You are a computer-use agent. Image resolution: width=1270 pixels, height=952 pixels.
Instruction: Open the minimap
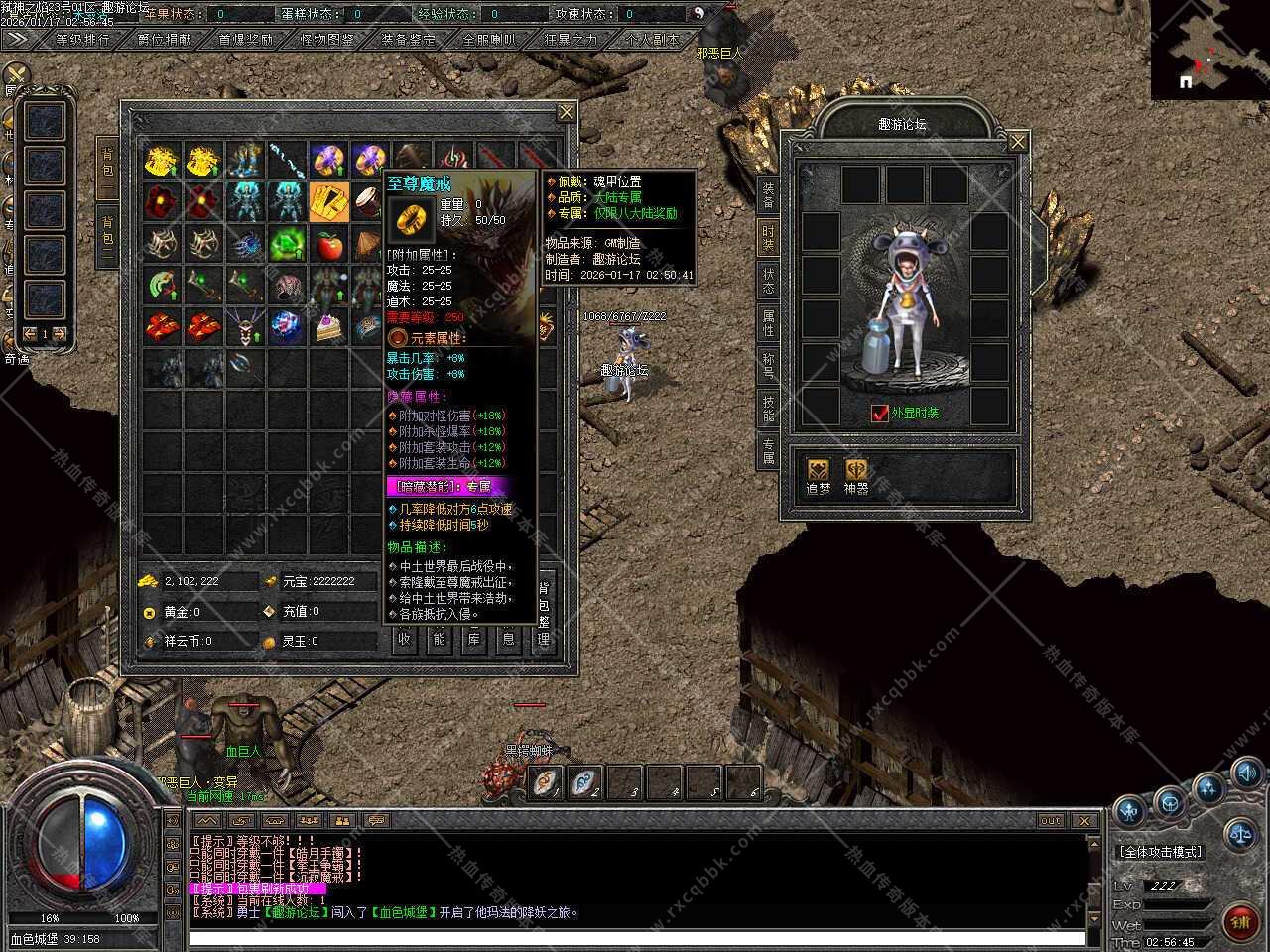pos(1209,50)
